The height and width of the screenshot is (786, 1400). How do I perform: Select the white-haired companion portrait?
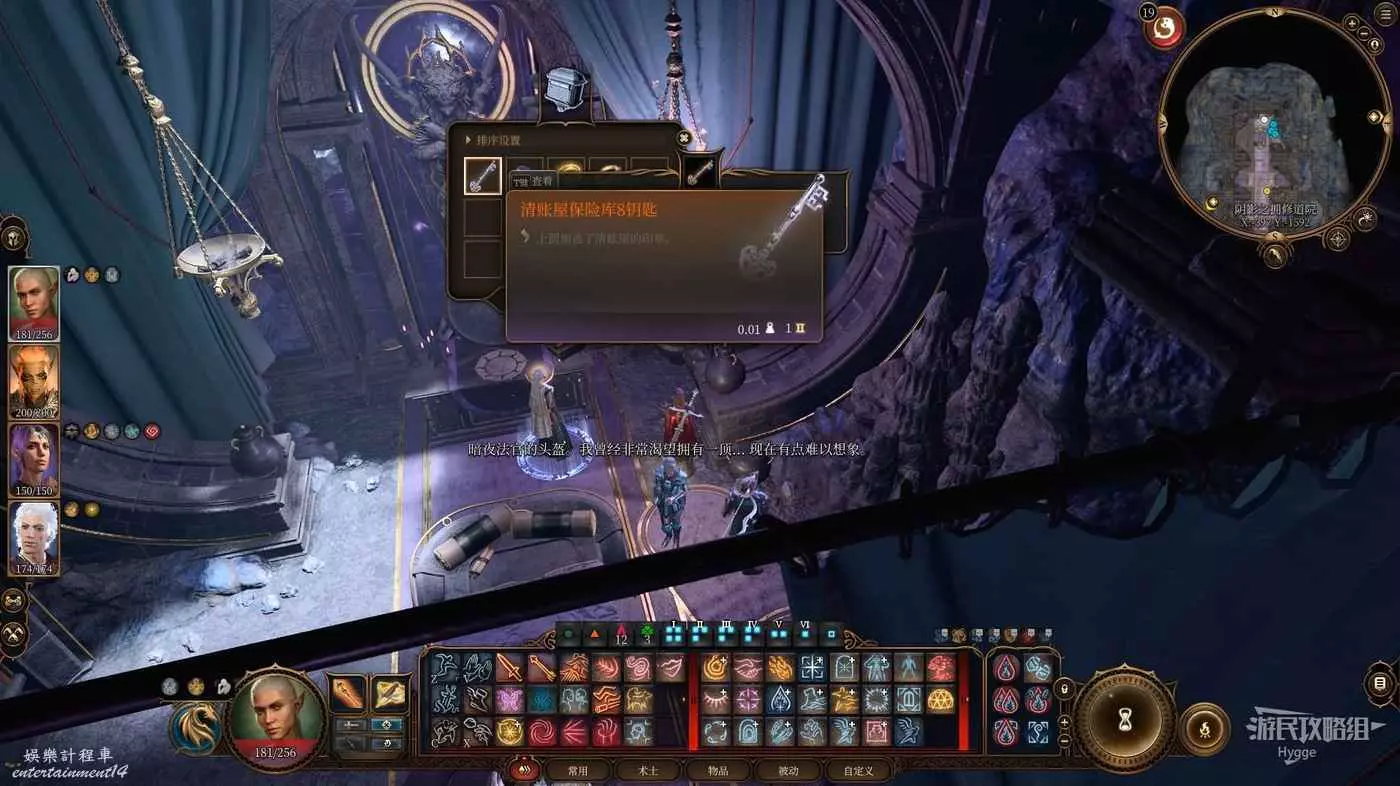coord(34,539)
